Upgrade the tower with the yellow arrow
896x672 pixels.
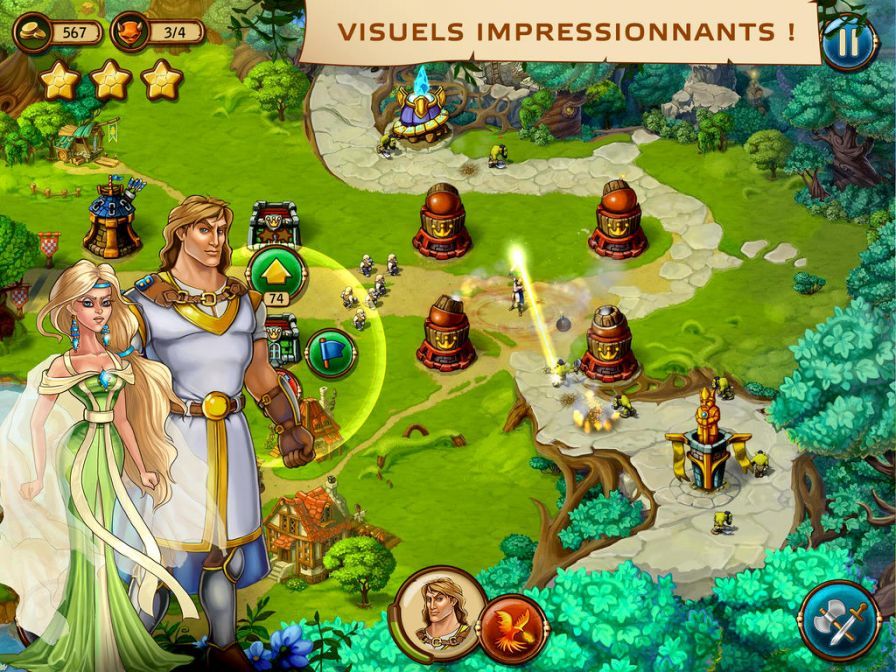[x=275, y=272]
